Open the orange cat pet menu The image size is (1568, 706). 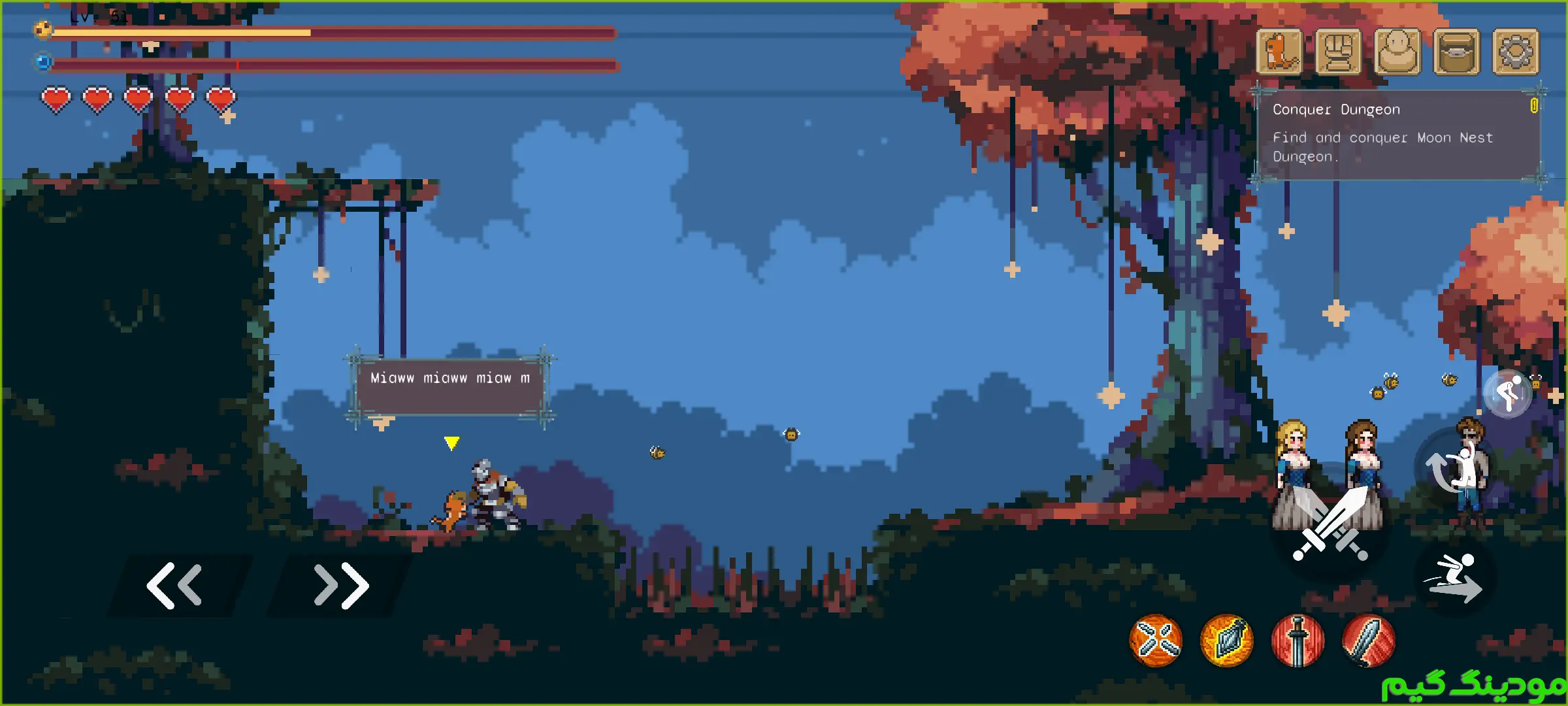point(1279,52)
